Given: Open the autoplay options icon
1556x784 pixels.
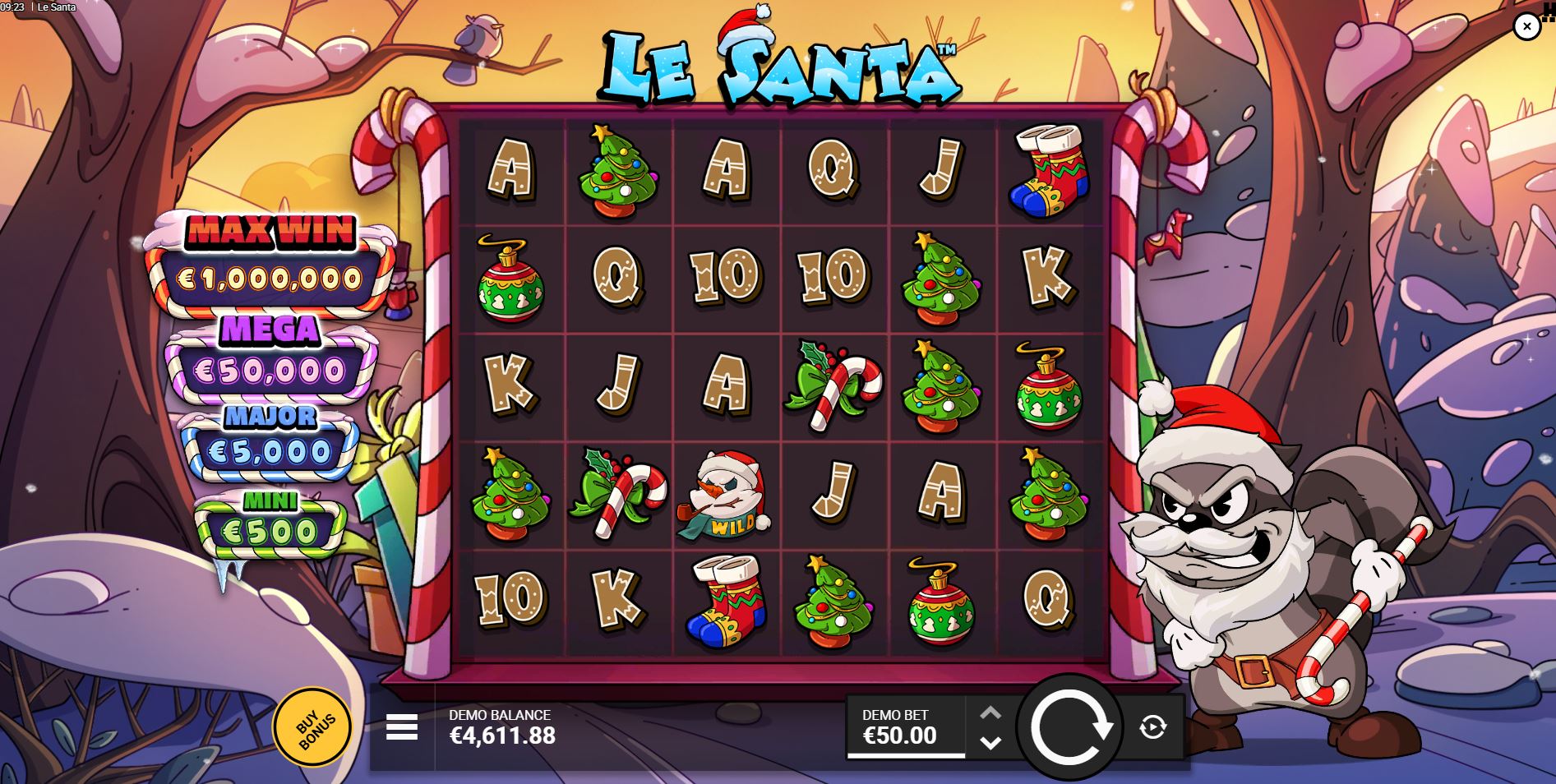Looking at the screenshot, I should click(1154, 726).
